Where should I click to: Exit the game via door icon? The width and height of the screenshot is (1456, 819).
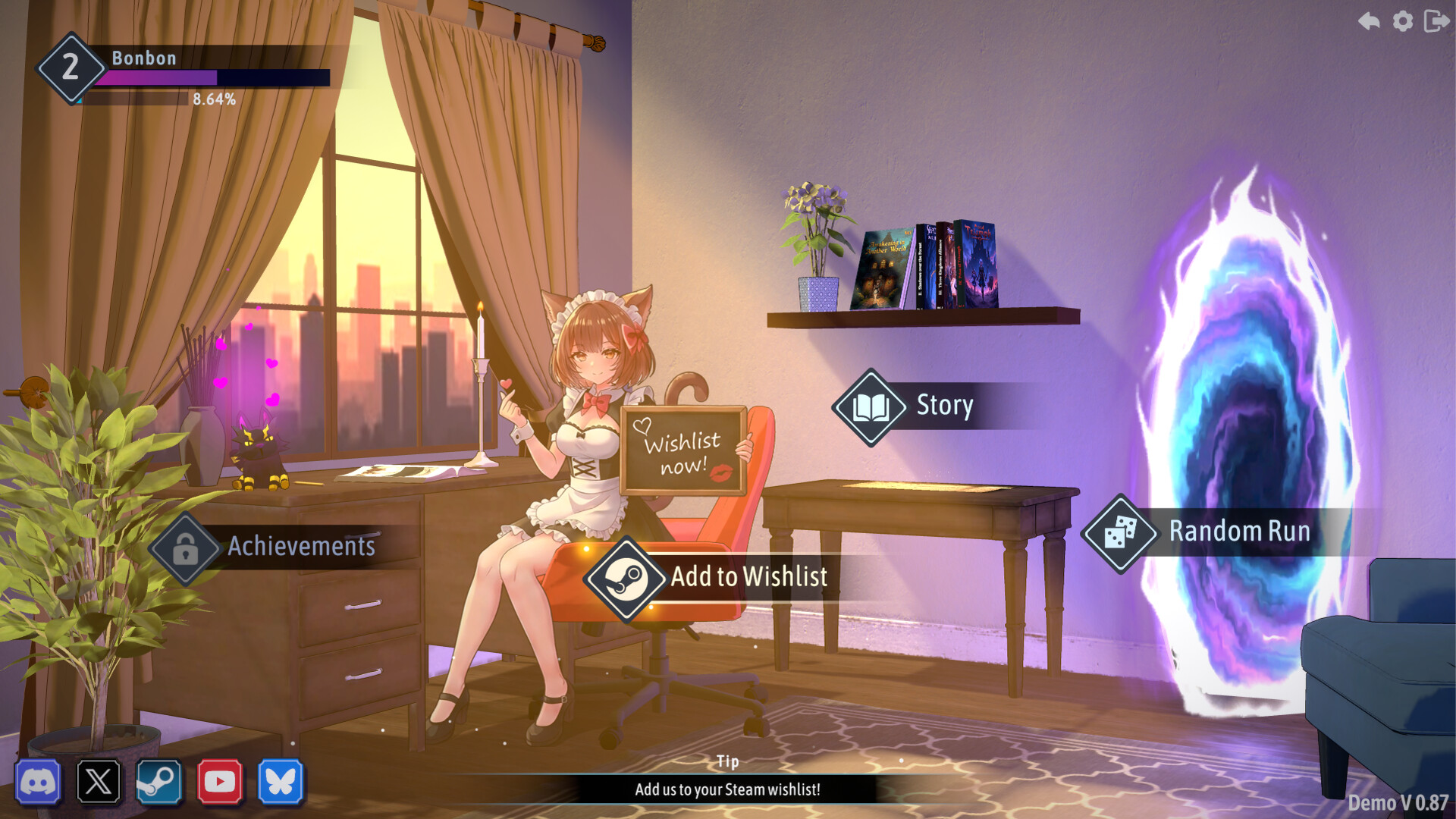click(1436, 20)
